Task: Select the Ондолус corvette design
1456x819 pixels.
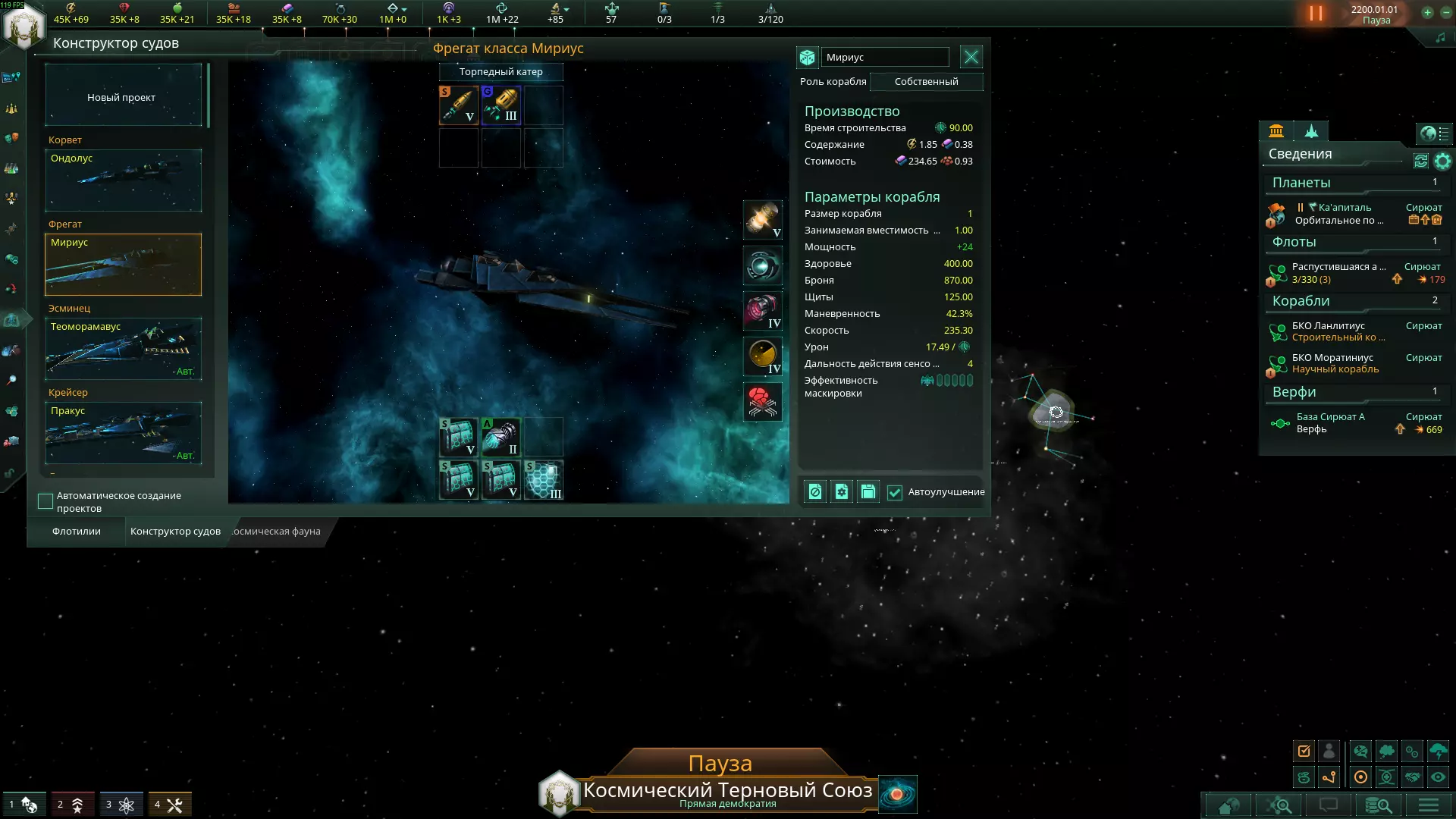Action: [x=123, y=180]
